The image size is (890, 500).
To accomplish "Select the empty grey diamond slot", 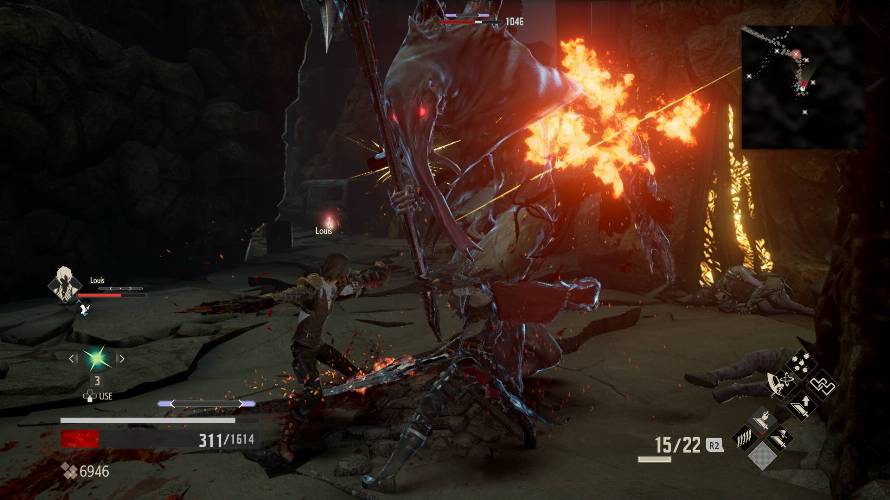I will [x=764, y=456].
